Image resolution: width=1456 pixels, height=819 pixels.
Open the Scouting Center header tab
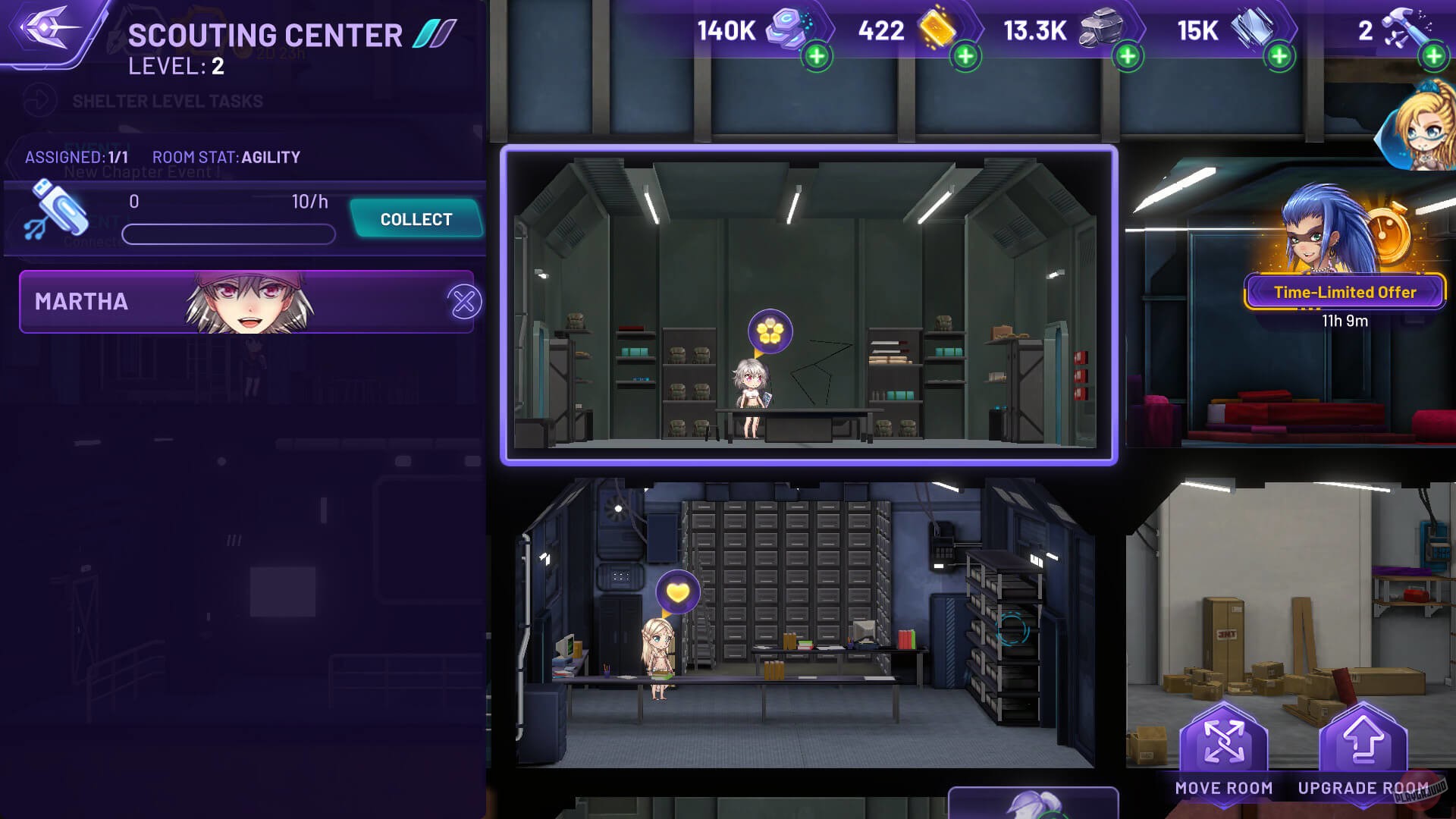coord(264,33)
